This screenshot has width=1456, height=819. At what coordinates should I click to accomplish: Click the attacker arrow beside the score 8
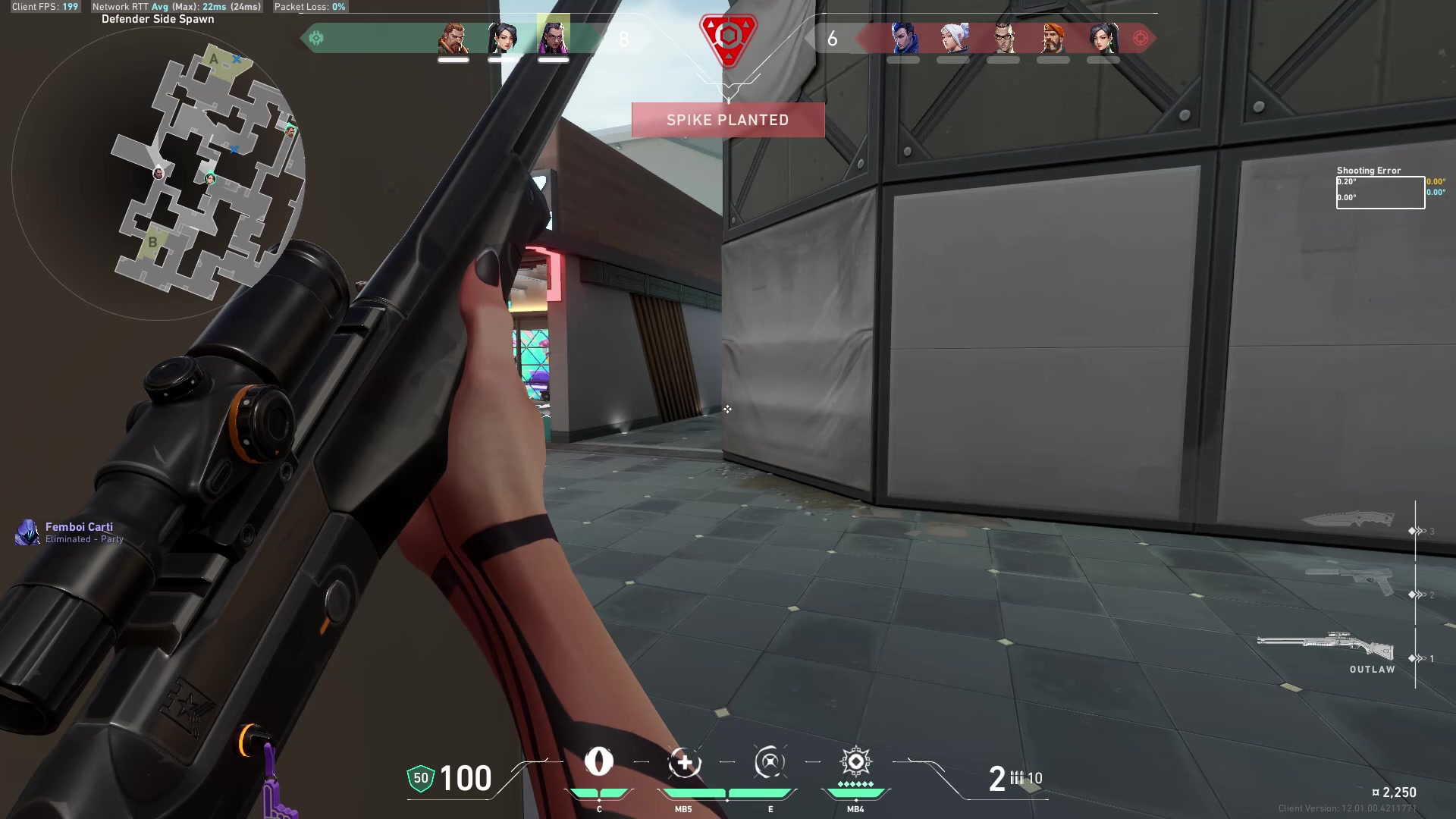tap(317, 36)
